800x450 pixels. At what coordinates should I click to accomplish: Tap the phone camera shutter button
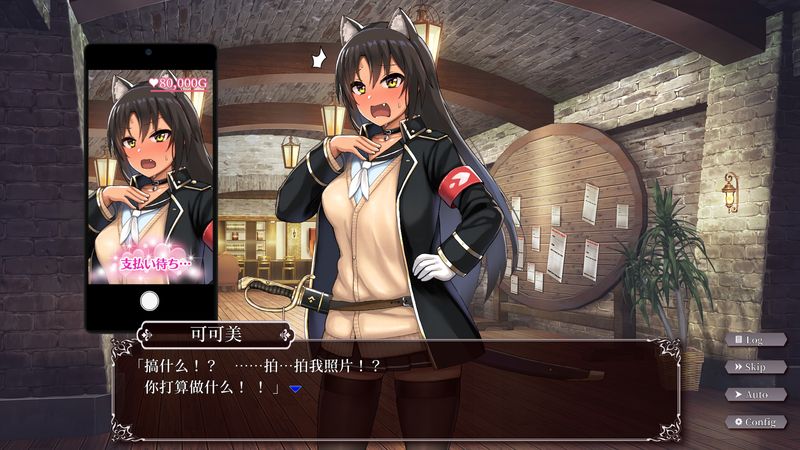(150, 300)
